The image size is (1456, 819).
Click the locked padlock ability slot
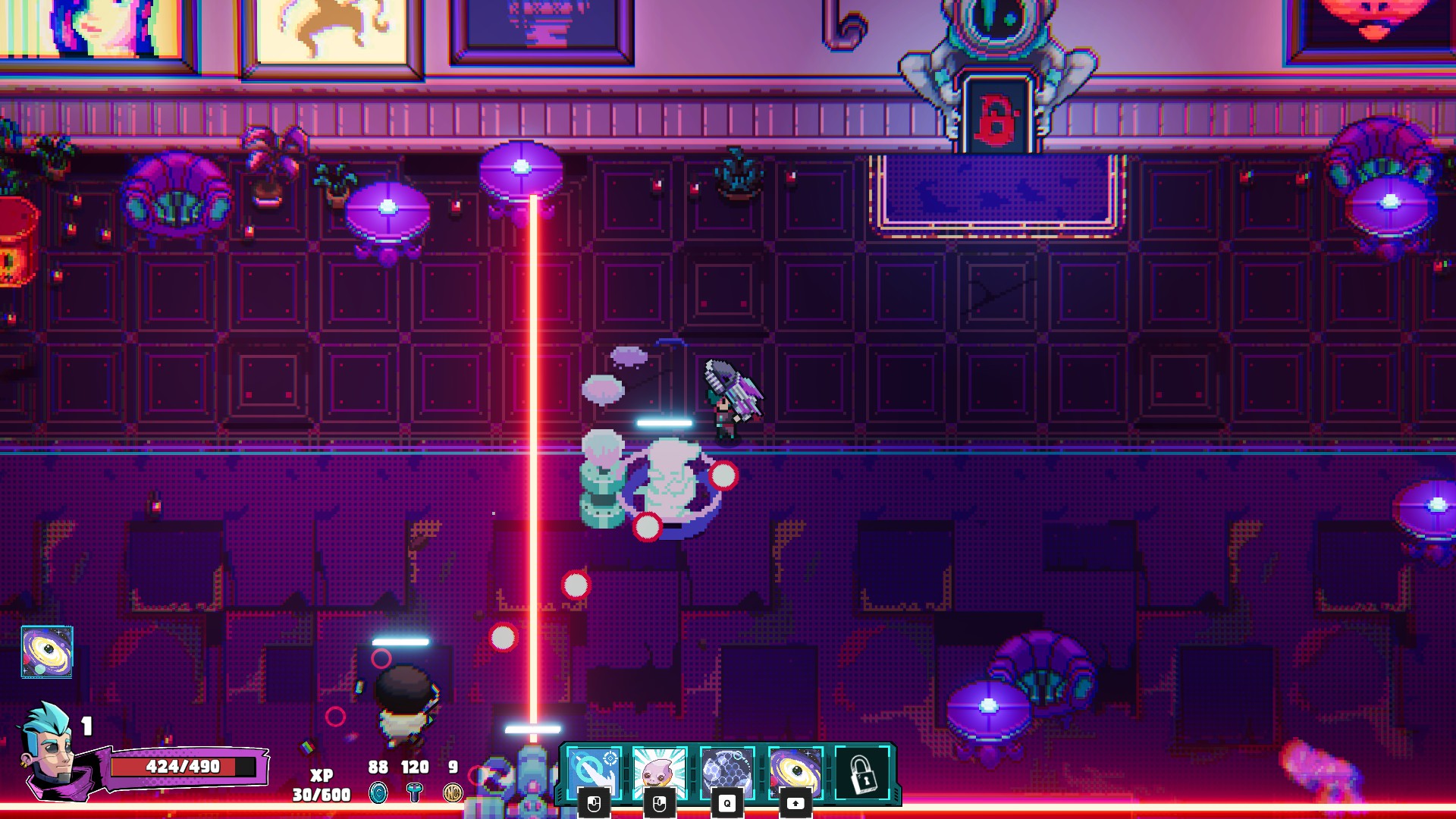click(862, 773)
